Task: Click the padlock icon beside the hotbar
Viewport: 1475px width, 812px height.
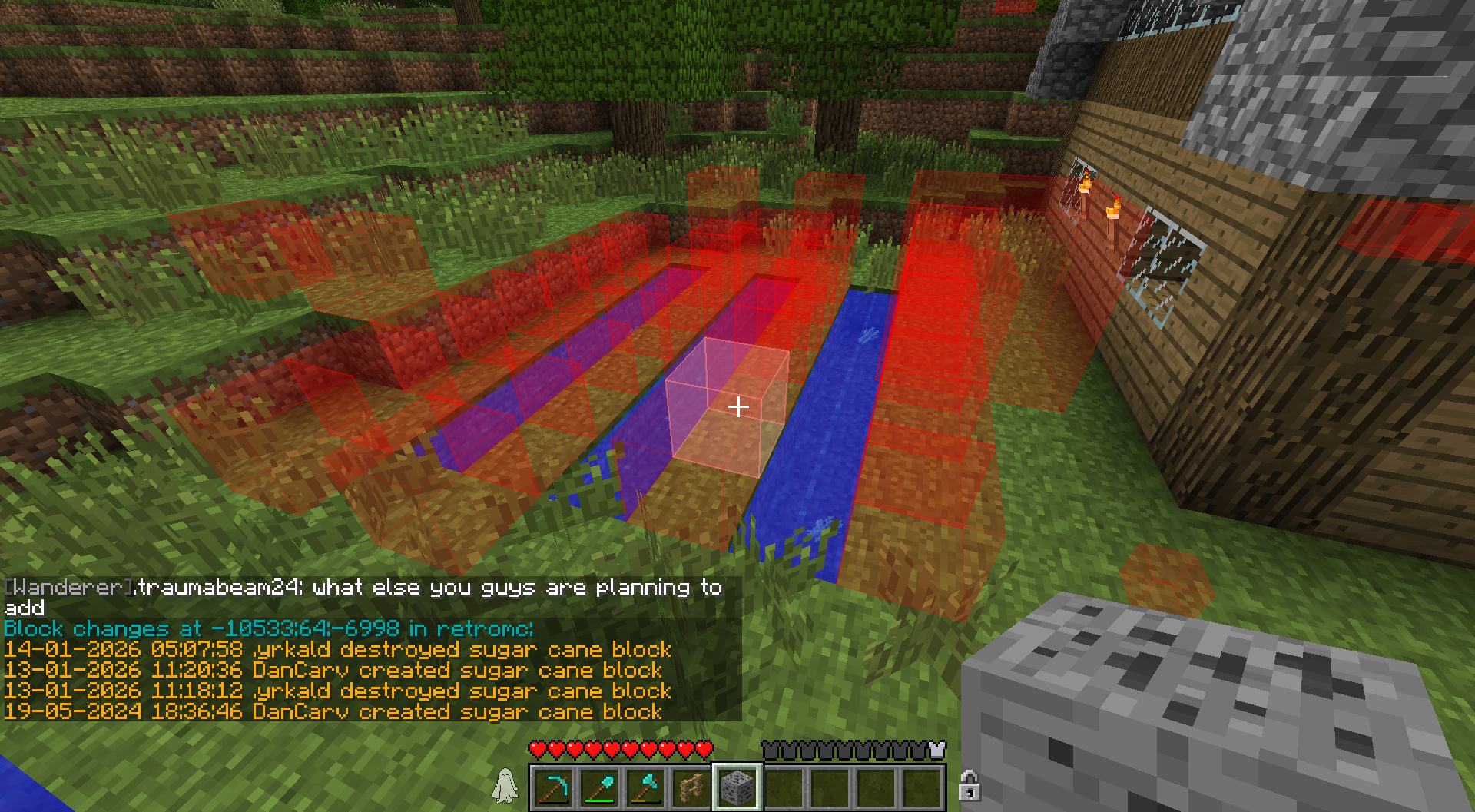Action: [x=969, y=786]
